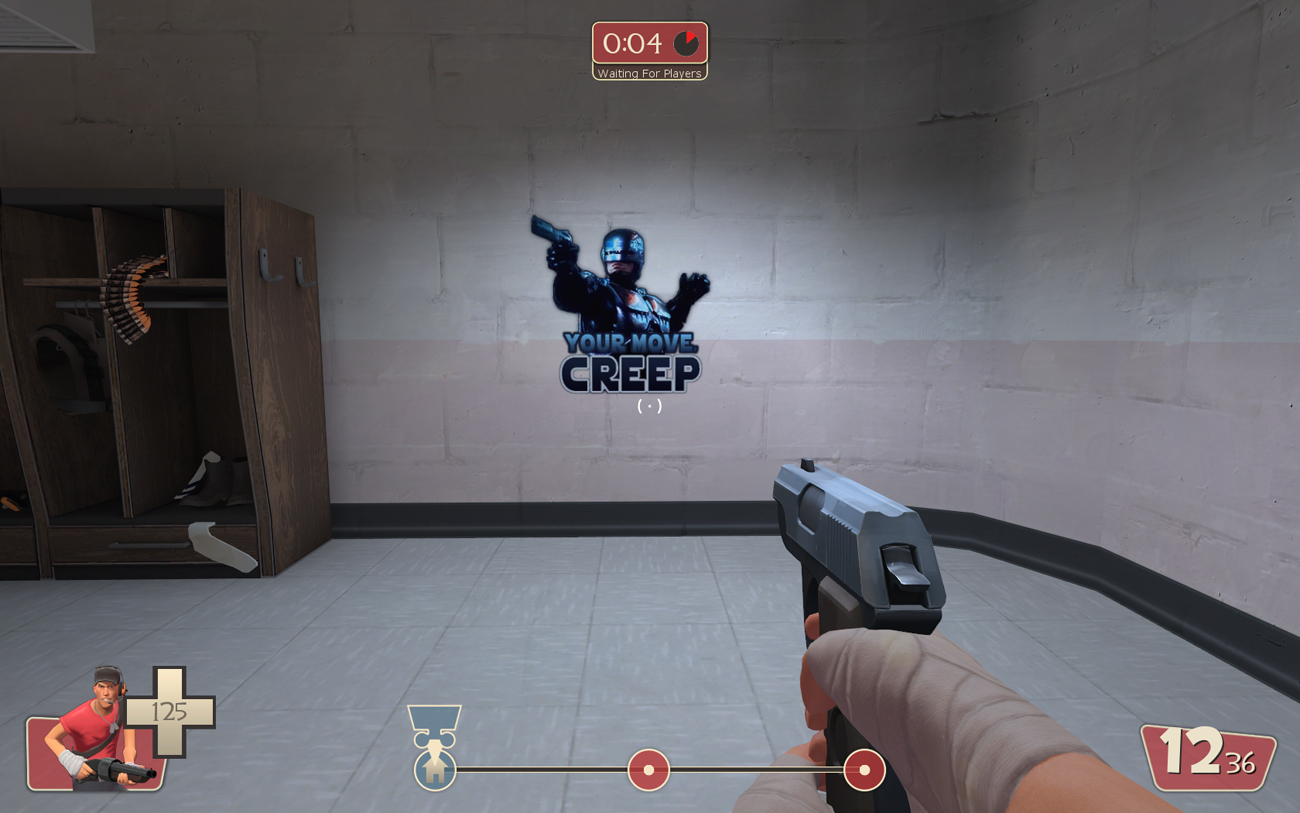This screenshot has height=813, width=1300.
Task: Select the 0:04 countdown display
Action: [x=634, y=44]
